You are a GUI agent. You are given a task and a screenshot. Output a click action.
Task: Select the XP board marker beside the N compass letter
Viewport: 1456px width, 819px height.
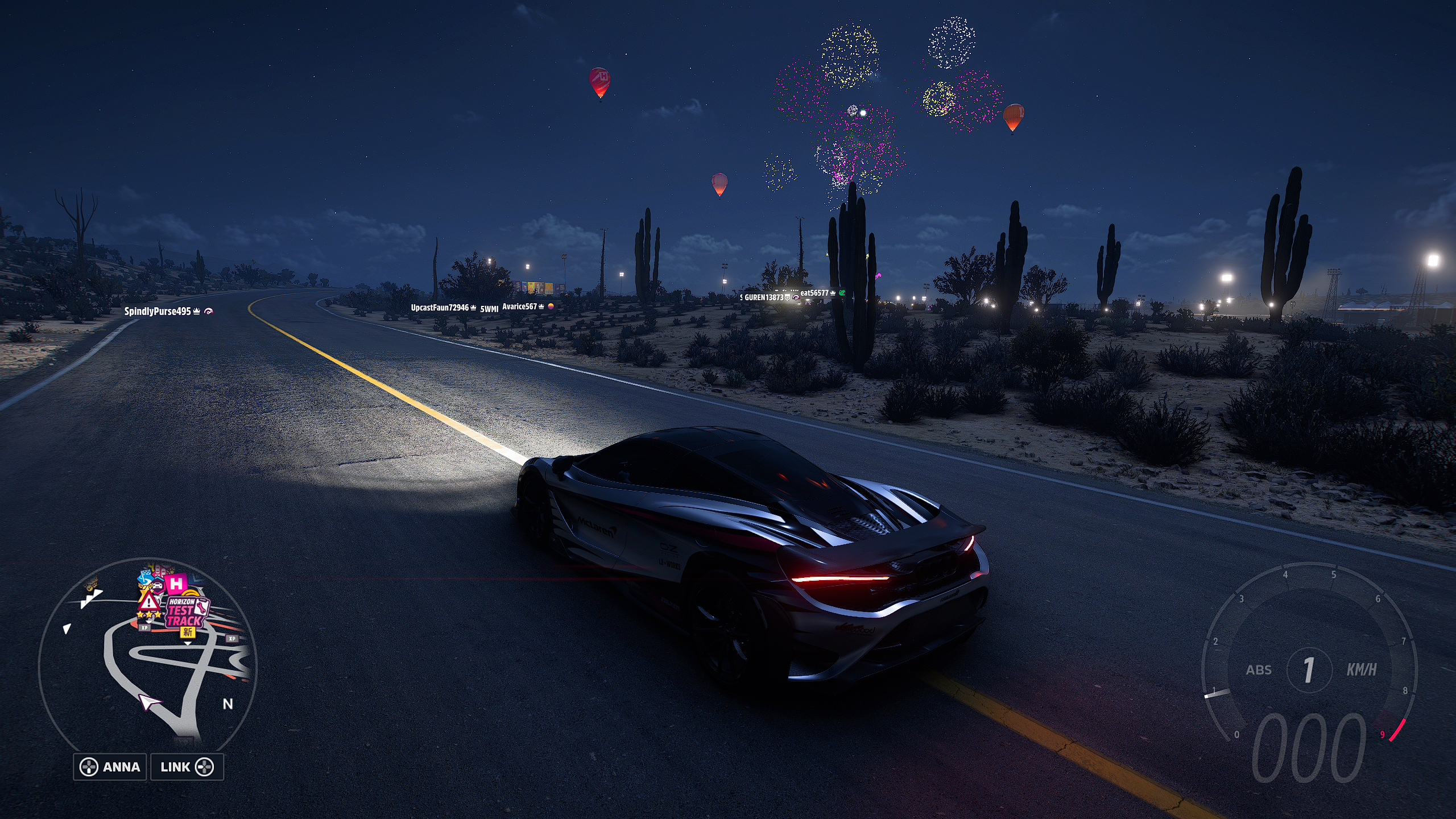coord(232,639)
